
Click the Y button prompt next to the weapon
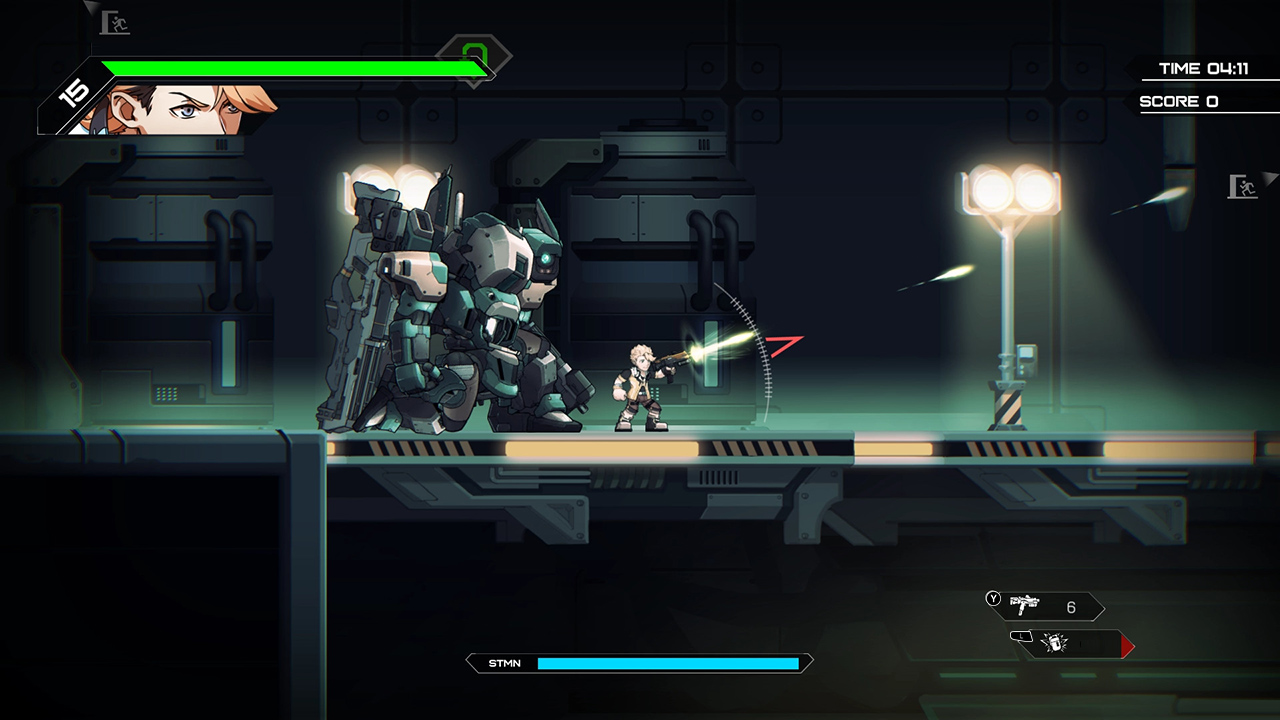coord(992,600)
